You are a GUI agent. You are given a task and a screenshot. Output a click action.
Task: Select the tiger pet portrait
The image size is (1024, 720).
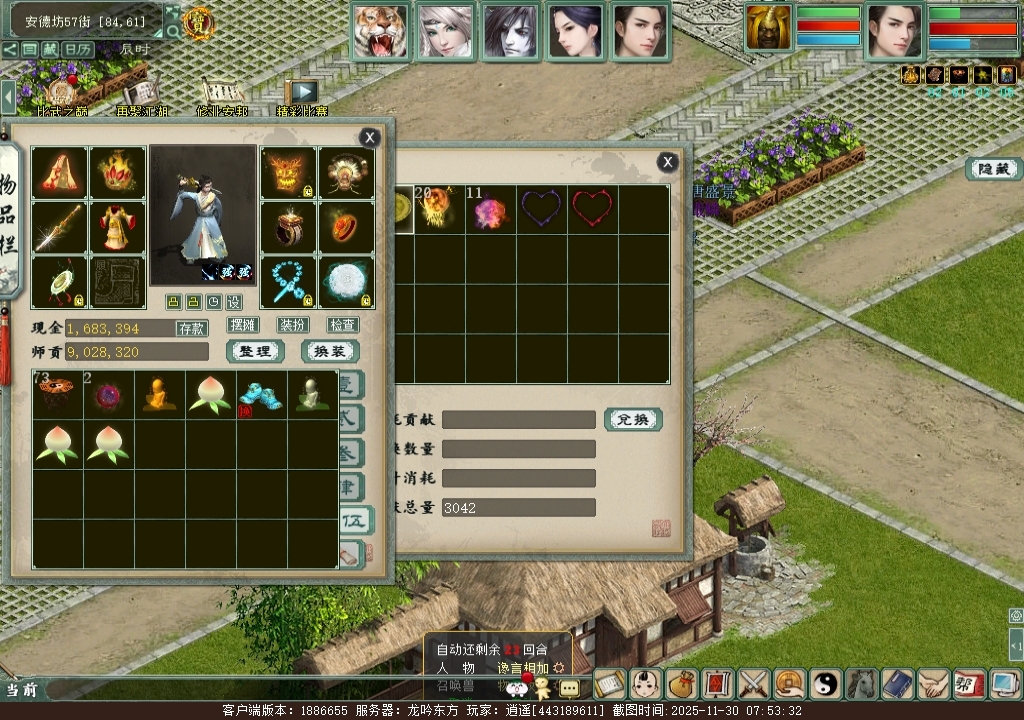click(381, 32)
